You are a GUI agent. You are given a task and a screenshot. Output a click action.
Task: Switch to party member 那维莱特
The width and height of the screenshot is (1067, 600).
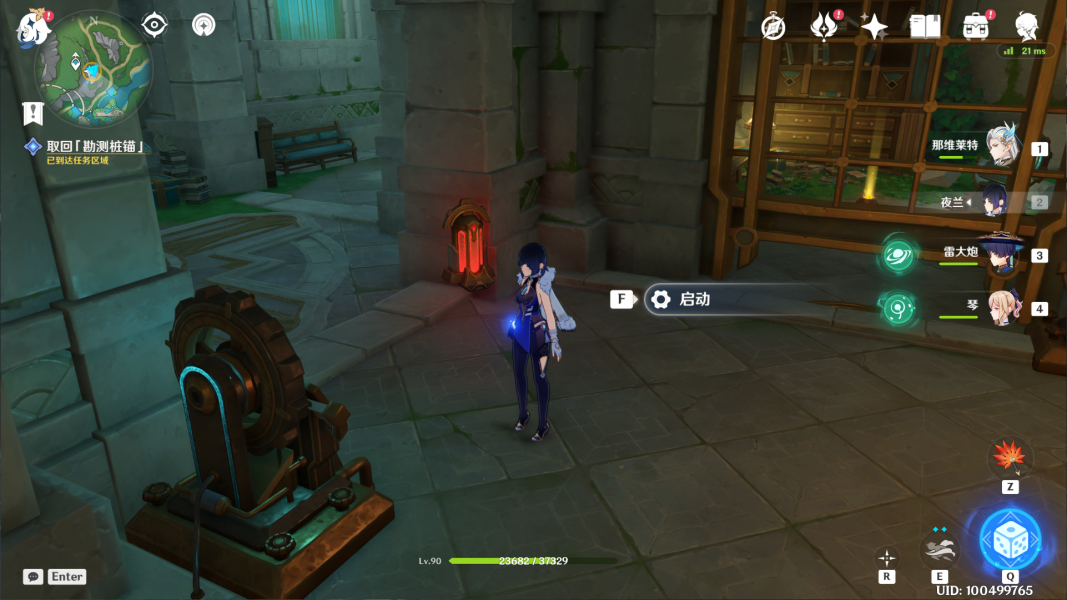[x=1000, y=146]
